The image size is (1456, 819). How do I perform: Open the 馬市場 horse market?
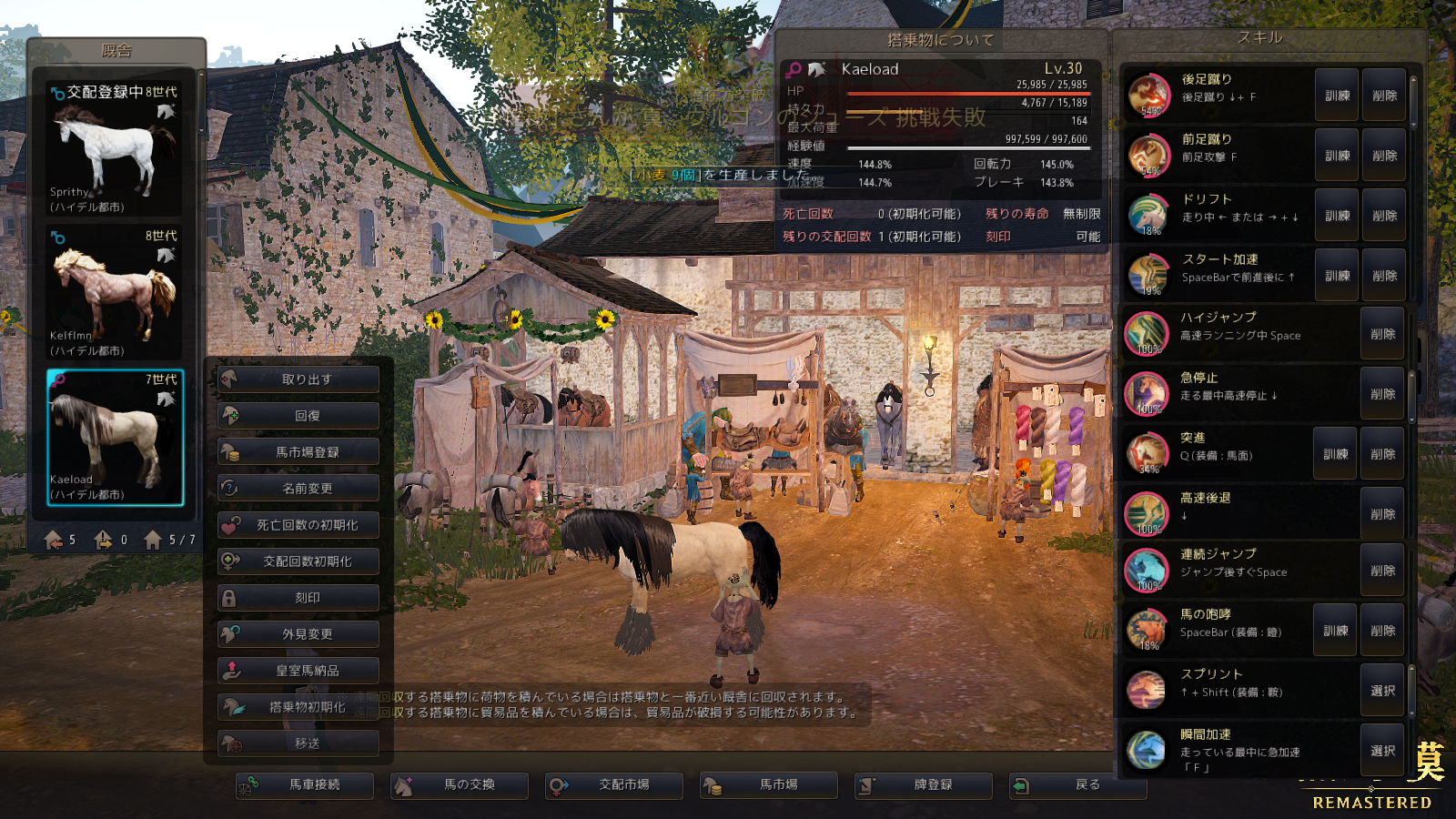coord(769,784)
